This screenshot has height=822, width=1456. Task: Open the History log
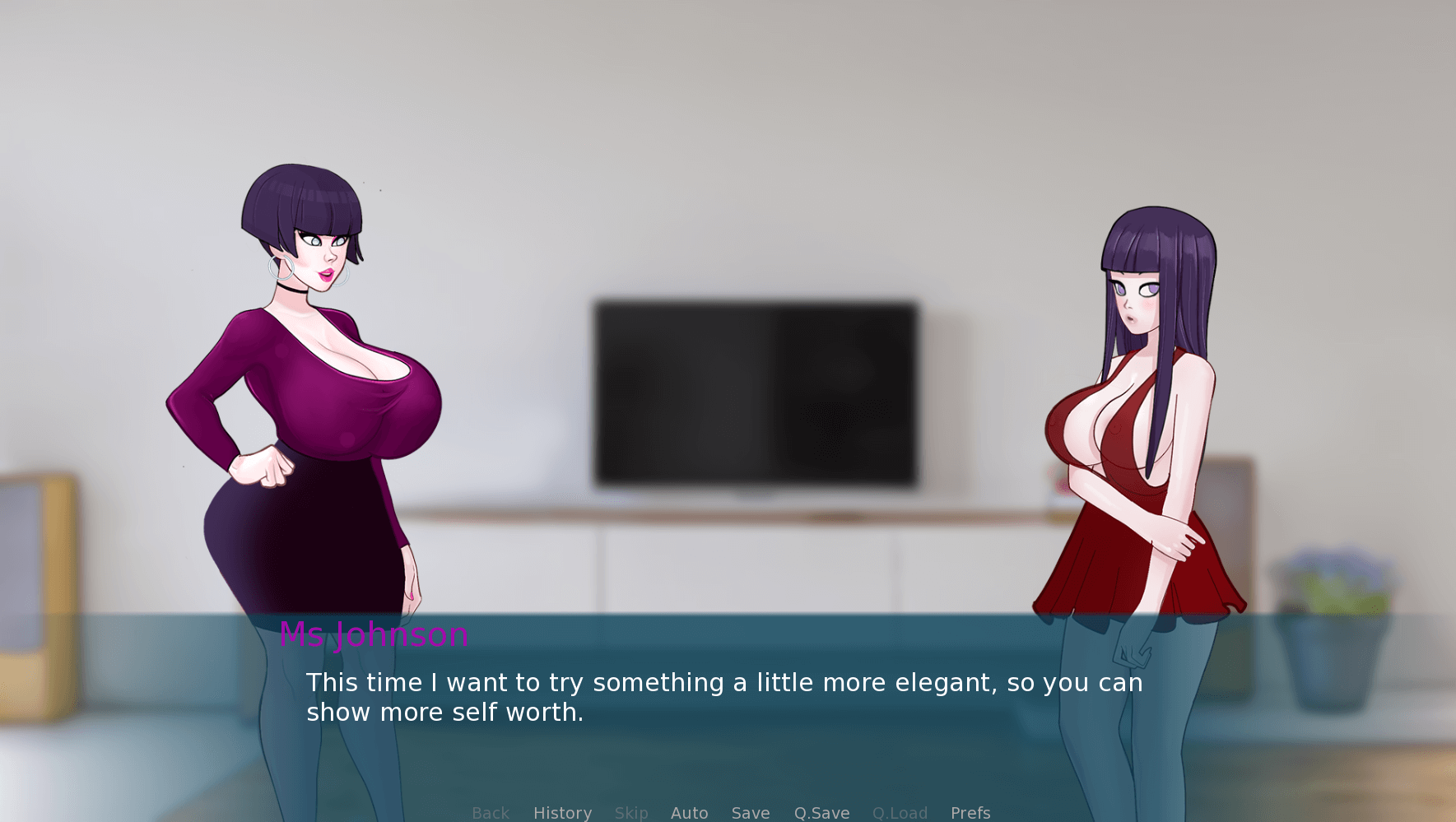coord(562,813)
